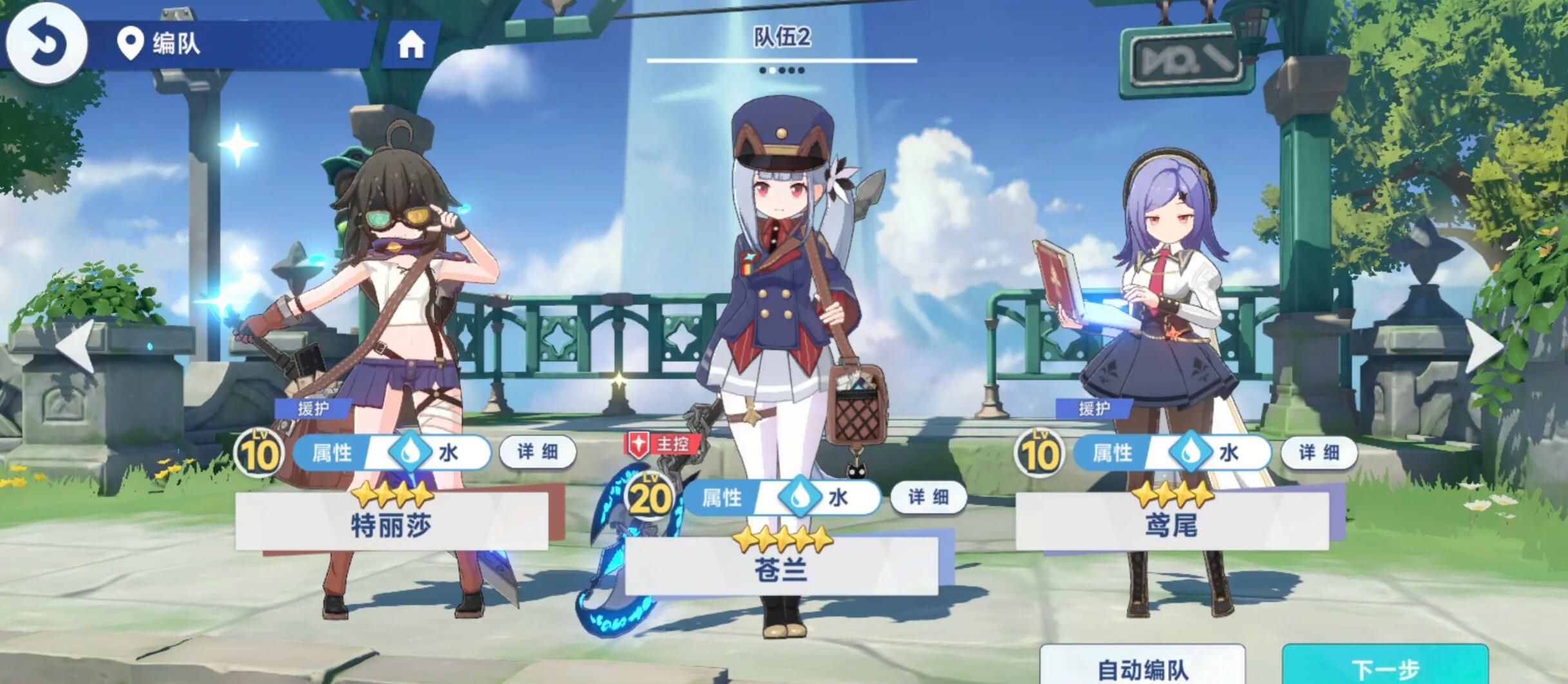Switch to the previous team with left arrow
Screen dimensions: 1568x684
76,346
